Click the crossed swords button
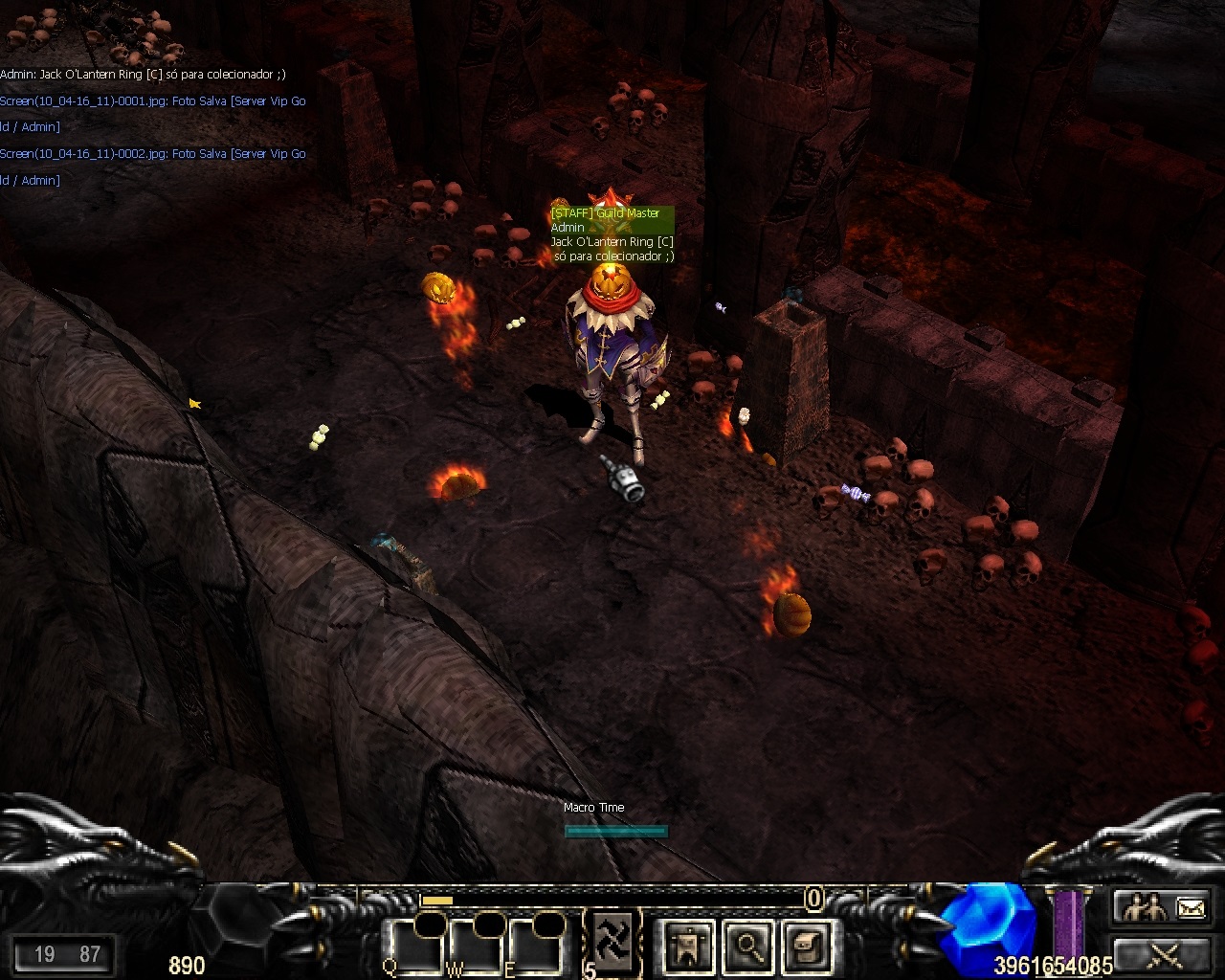This screenshot has height=980, width=1225. [x=1164, y=955]
